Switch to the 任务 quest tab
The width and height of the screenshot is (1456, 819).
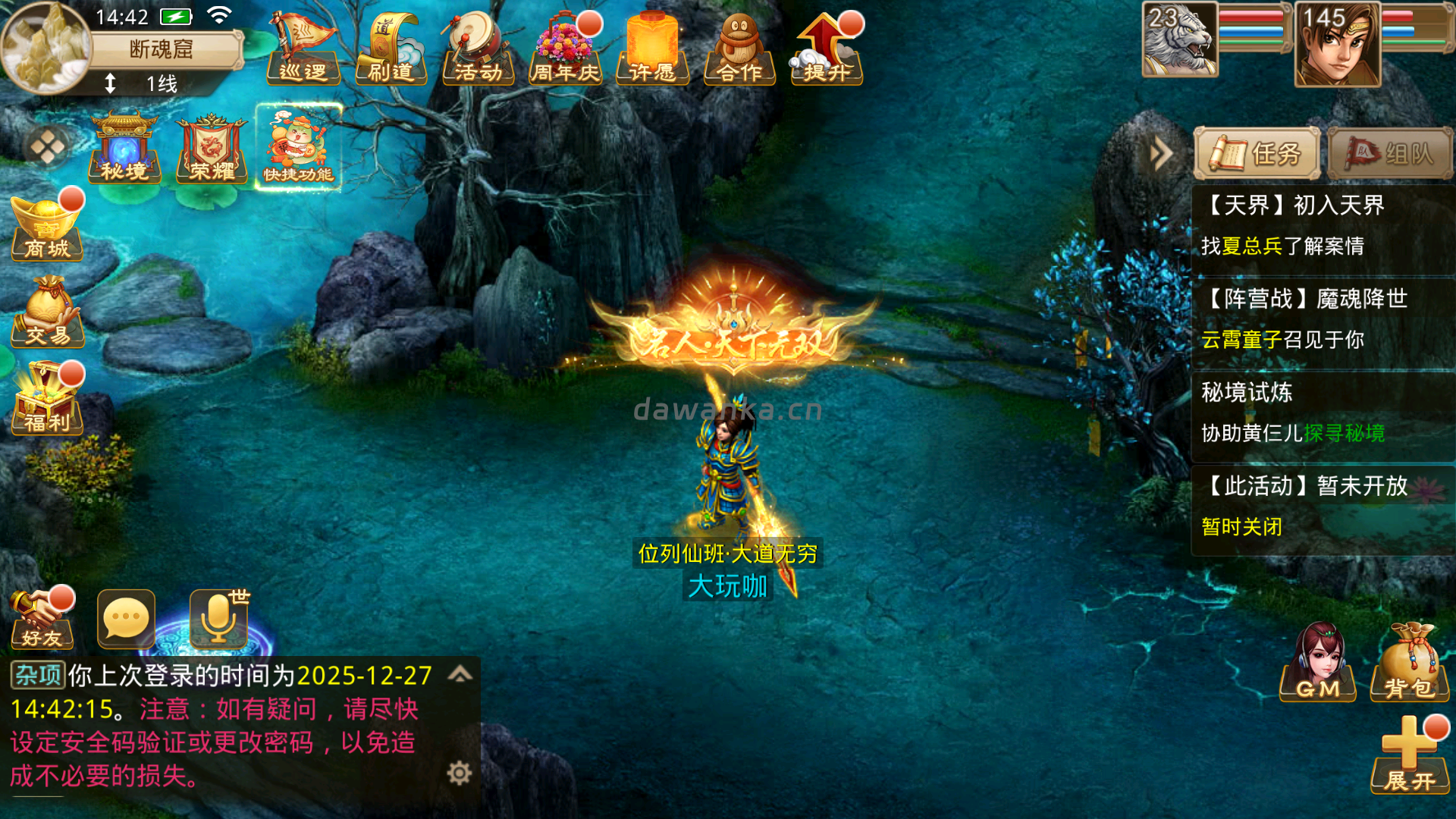coord(1257,154)
